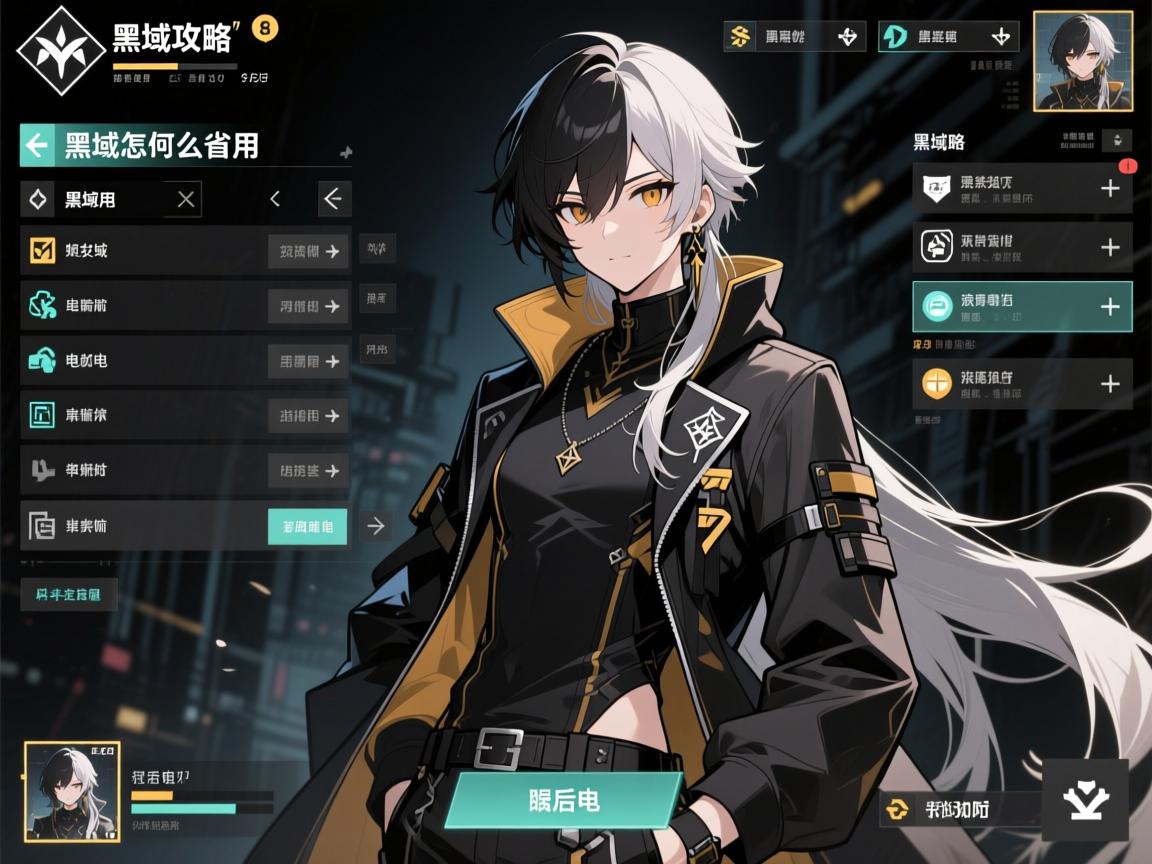Open the teal highlighted row button
This screenshot has width=1152, height=864.
(308, 526)
